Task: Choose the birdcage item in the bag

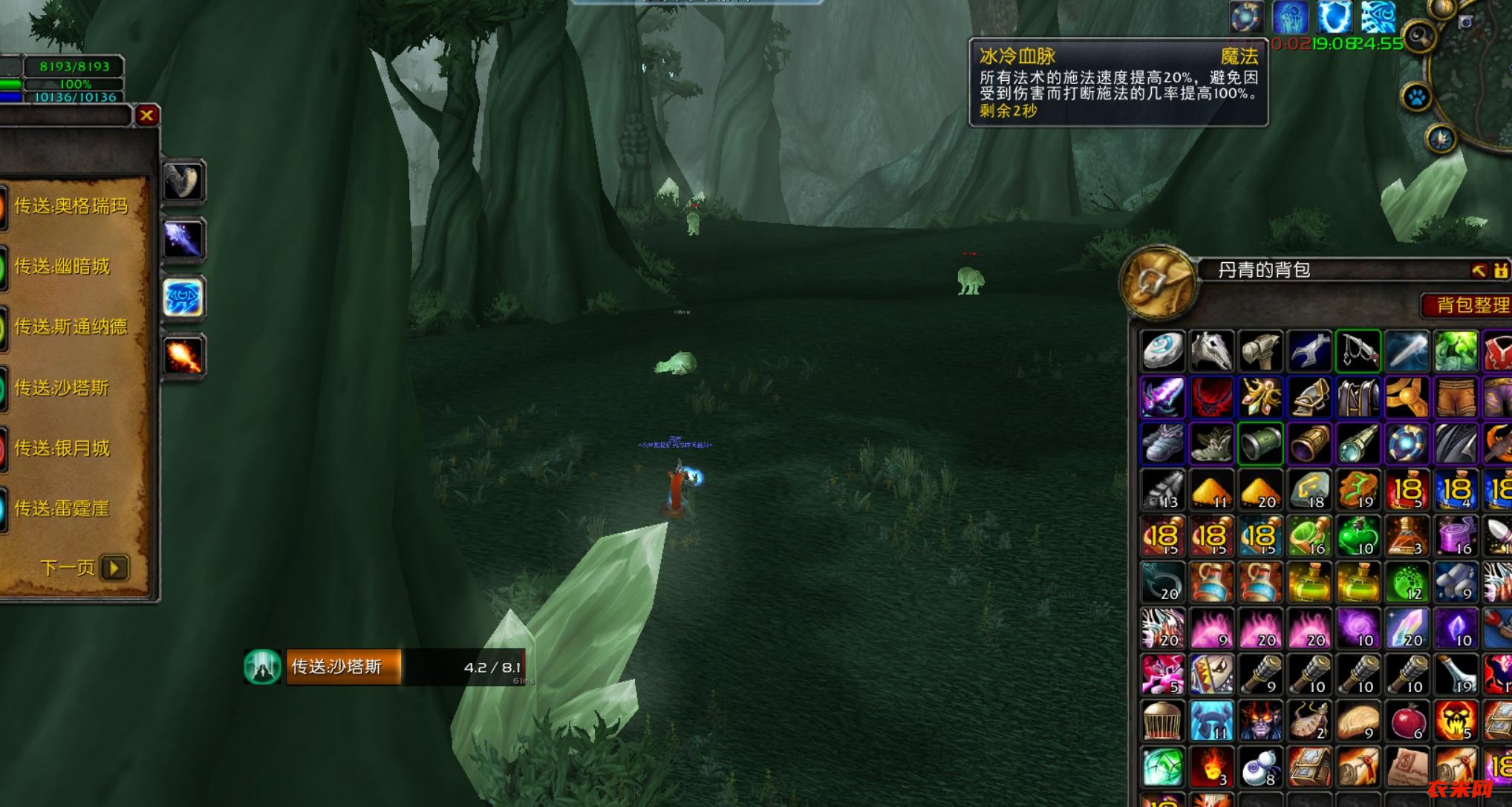Action: tap(1162, 720)
